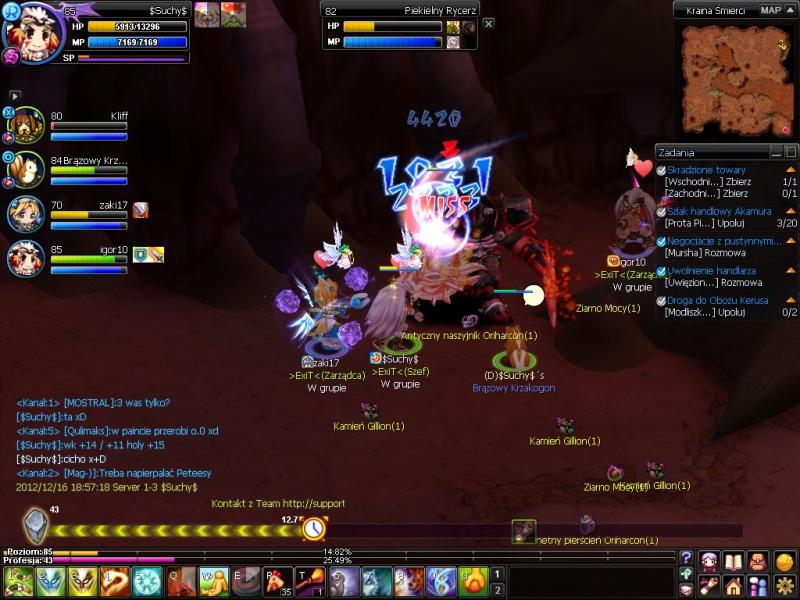Select party member zaki17's portrait
The width and height of the screenshot is (800, 600).
(27, 214)
